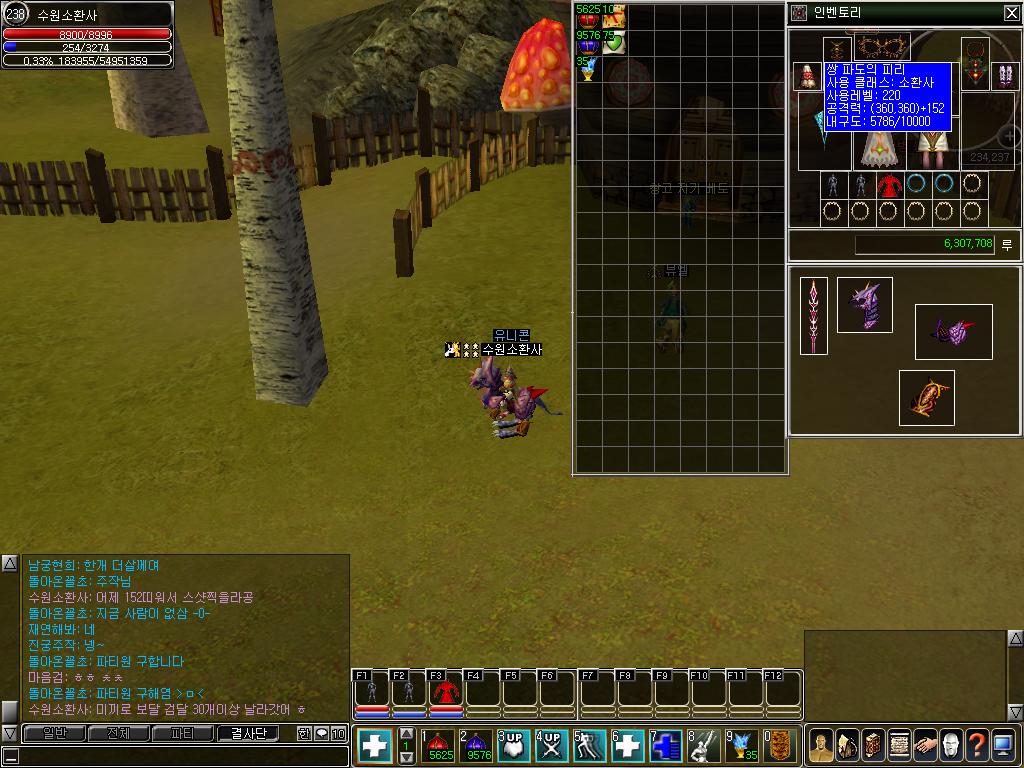Activate the blue crystal item in slot 9
The width and height of the screenshot is (1024, 768).
(741, 746)
